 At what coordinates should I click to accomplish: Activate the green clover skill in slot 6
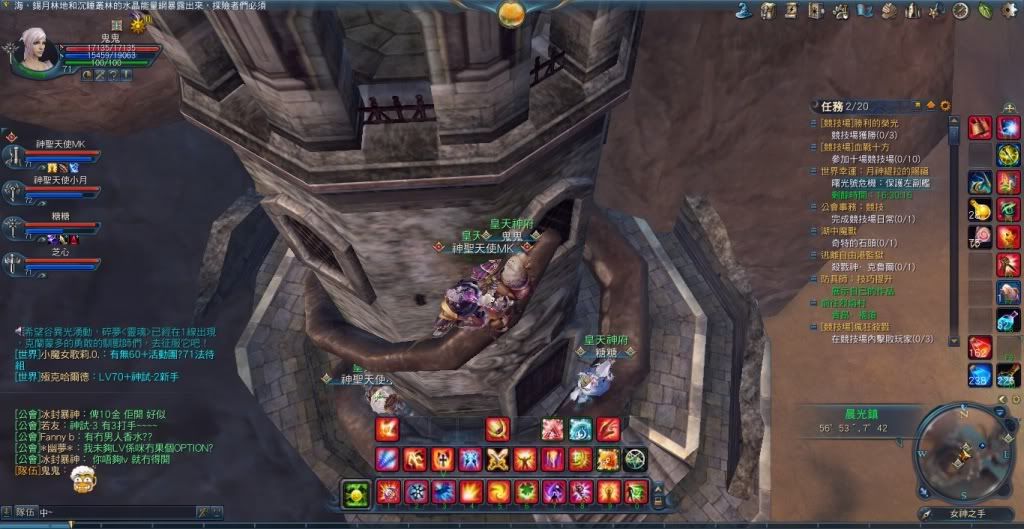point(525,492)
